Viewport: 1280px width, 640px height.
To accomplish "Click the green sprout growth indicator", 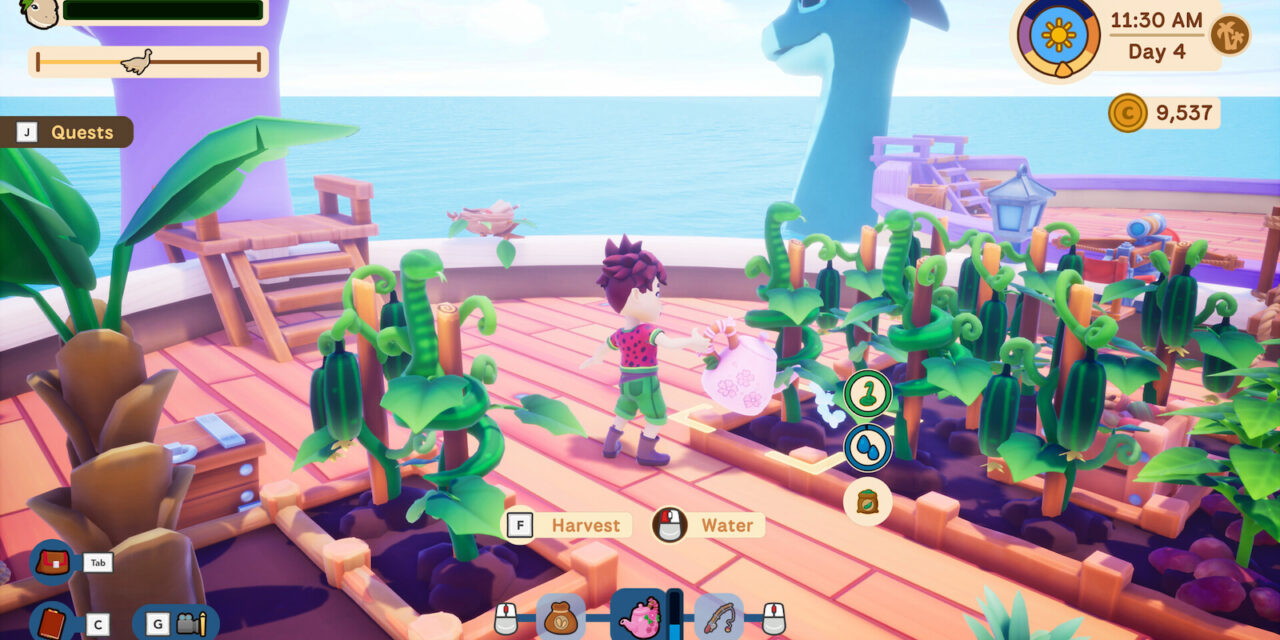I will tap(867, 393).
